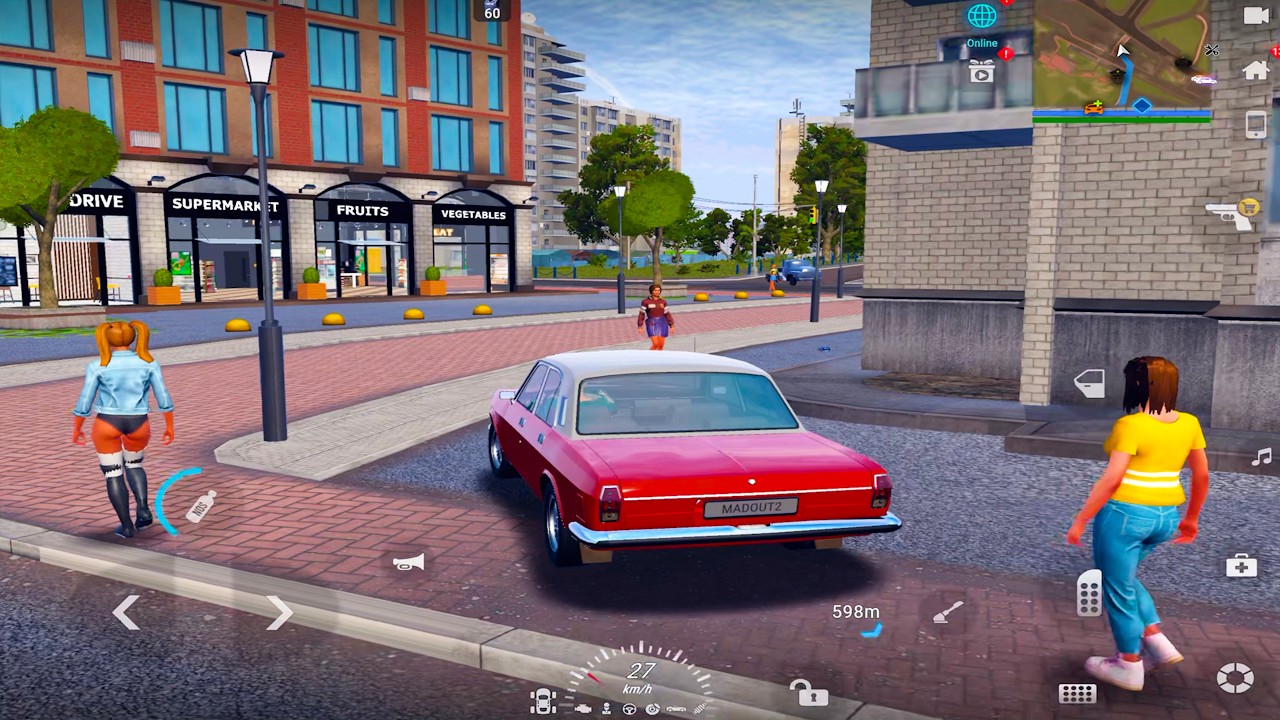This screenshot has width=1280, height=720.
Task: Steer left with the left arrow
Action: point(125,612)
